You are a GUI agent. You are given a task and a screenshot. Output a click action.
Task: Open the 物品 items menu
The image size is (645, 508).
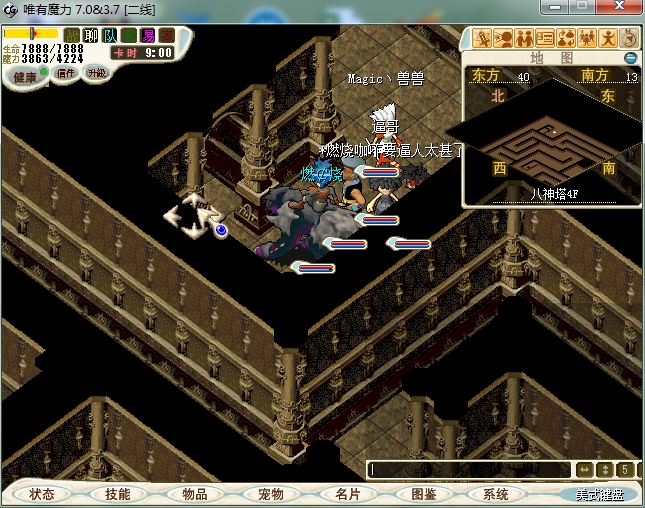[194, 494]
